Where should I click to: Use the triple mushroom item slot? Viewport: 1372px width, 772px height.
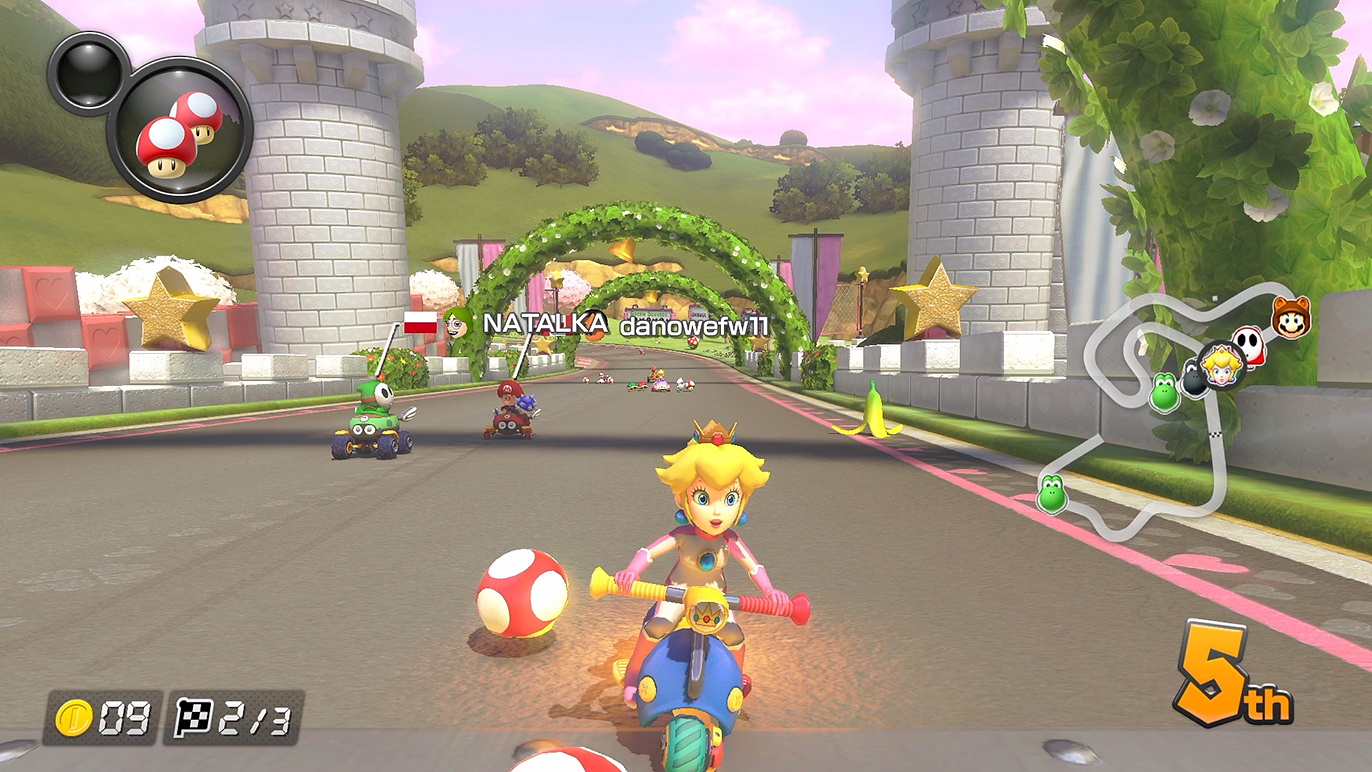(x=180, y=130)
